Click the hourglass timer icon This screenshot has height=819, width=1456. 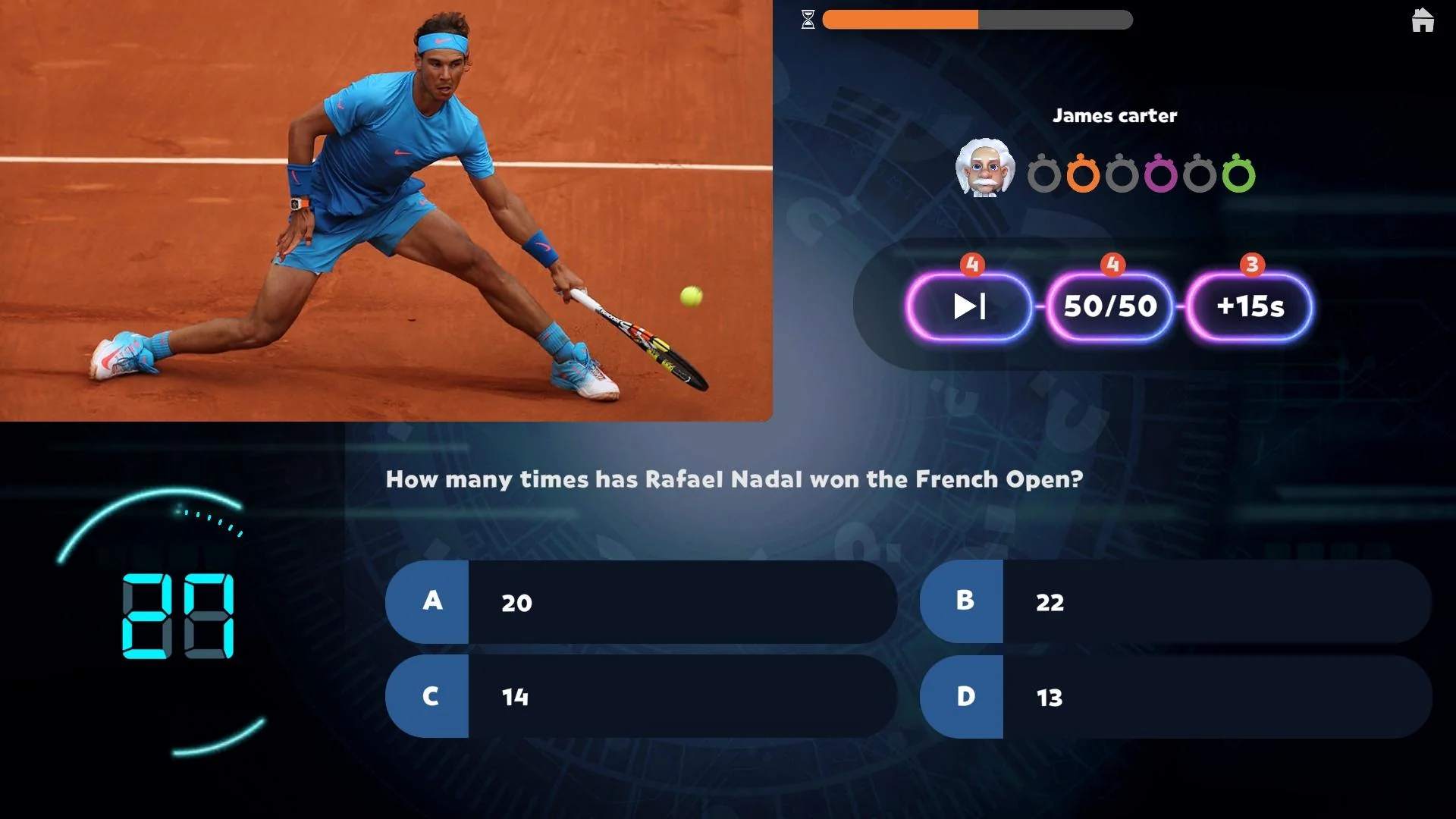pos(808,20)
